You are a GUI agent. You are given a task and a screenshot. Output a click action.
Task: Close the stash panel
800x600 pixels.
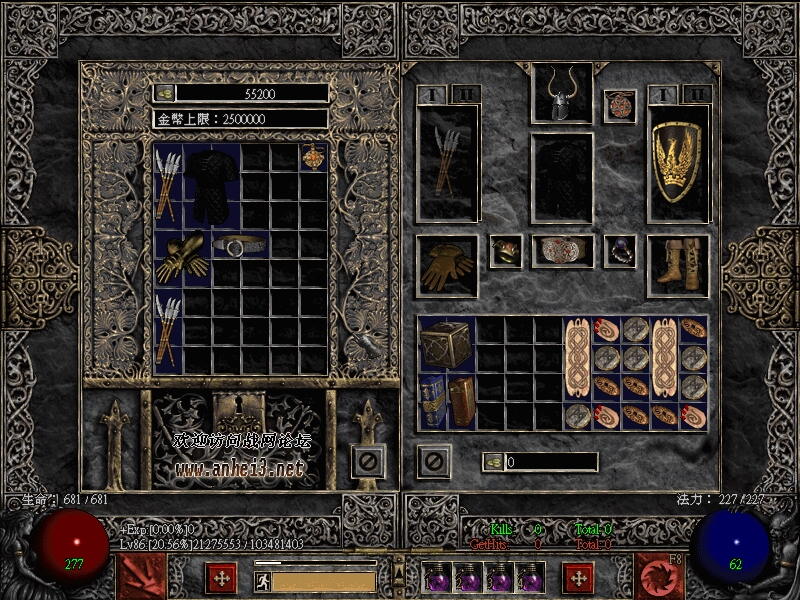[368, 461]
